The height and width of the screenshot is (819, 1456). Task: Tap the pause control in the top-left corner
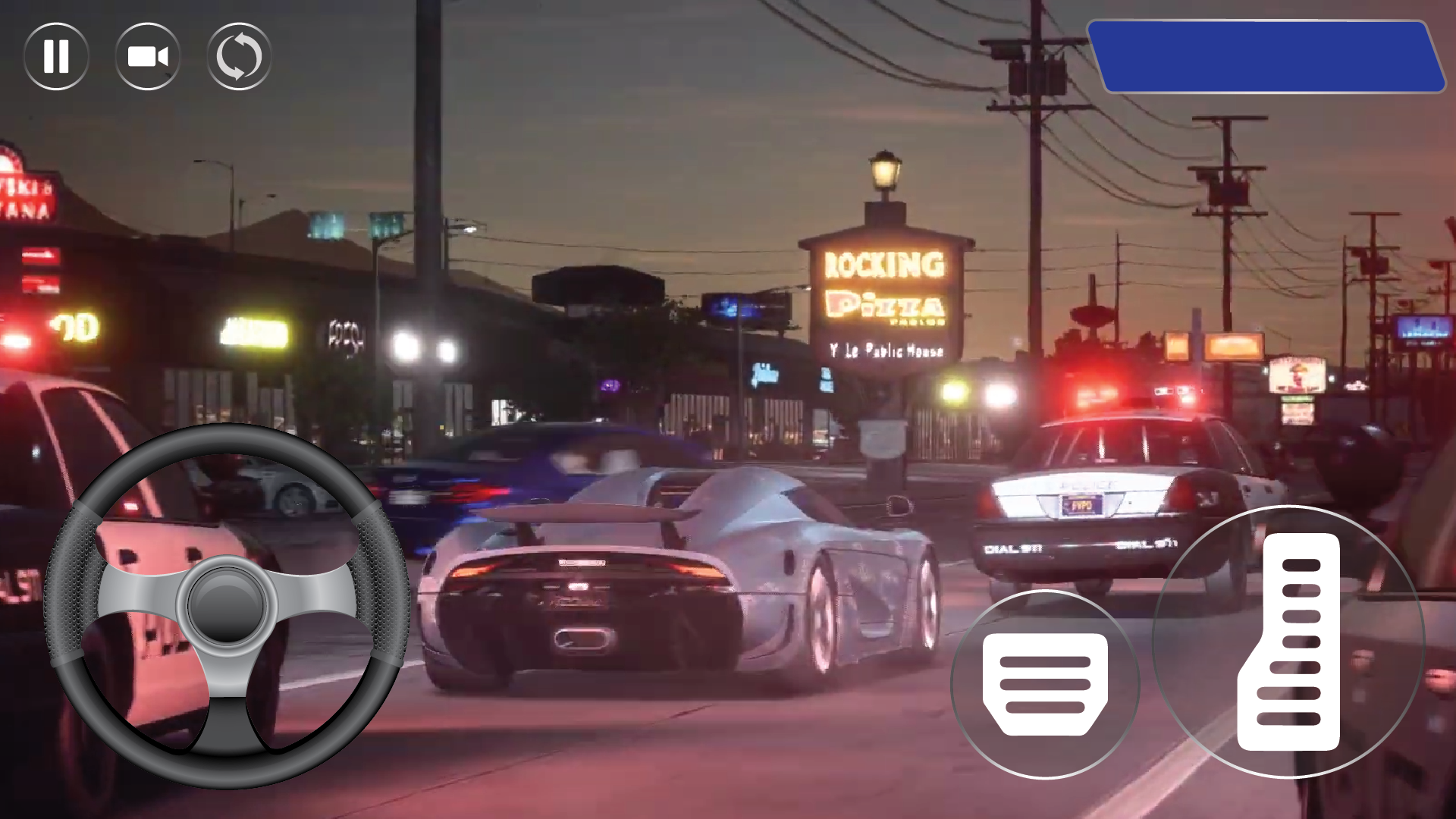(x=57, y=57)
